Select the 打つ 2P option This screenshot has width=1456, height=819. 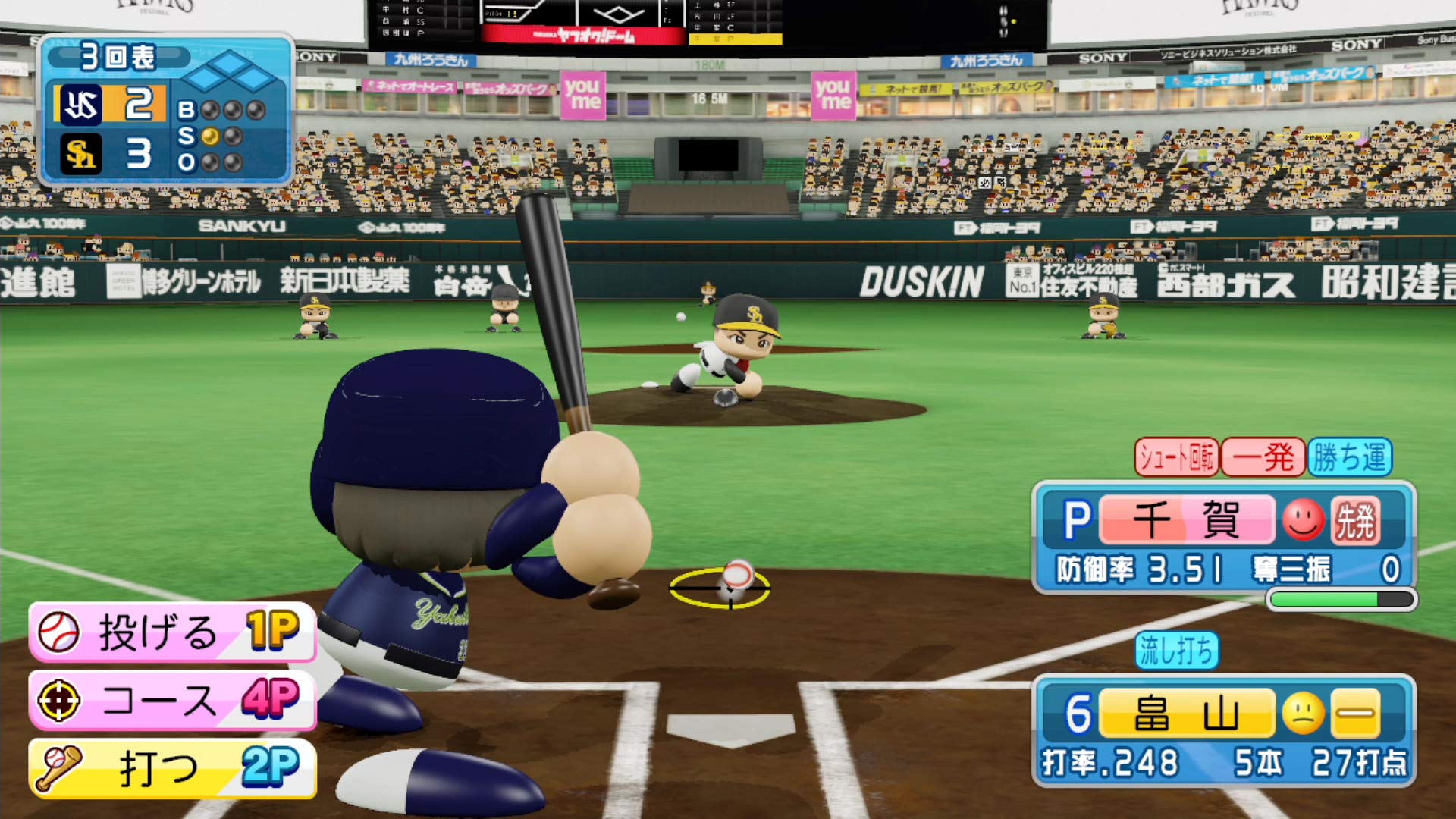pos(172,767)
